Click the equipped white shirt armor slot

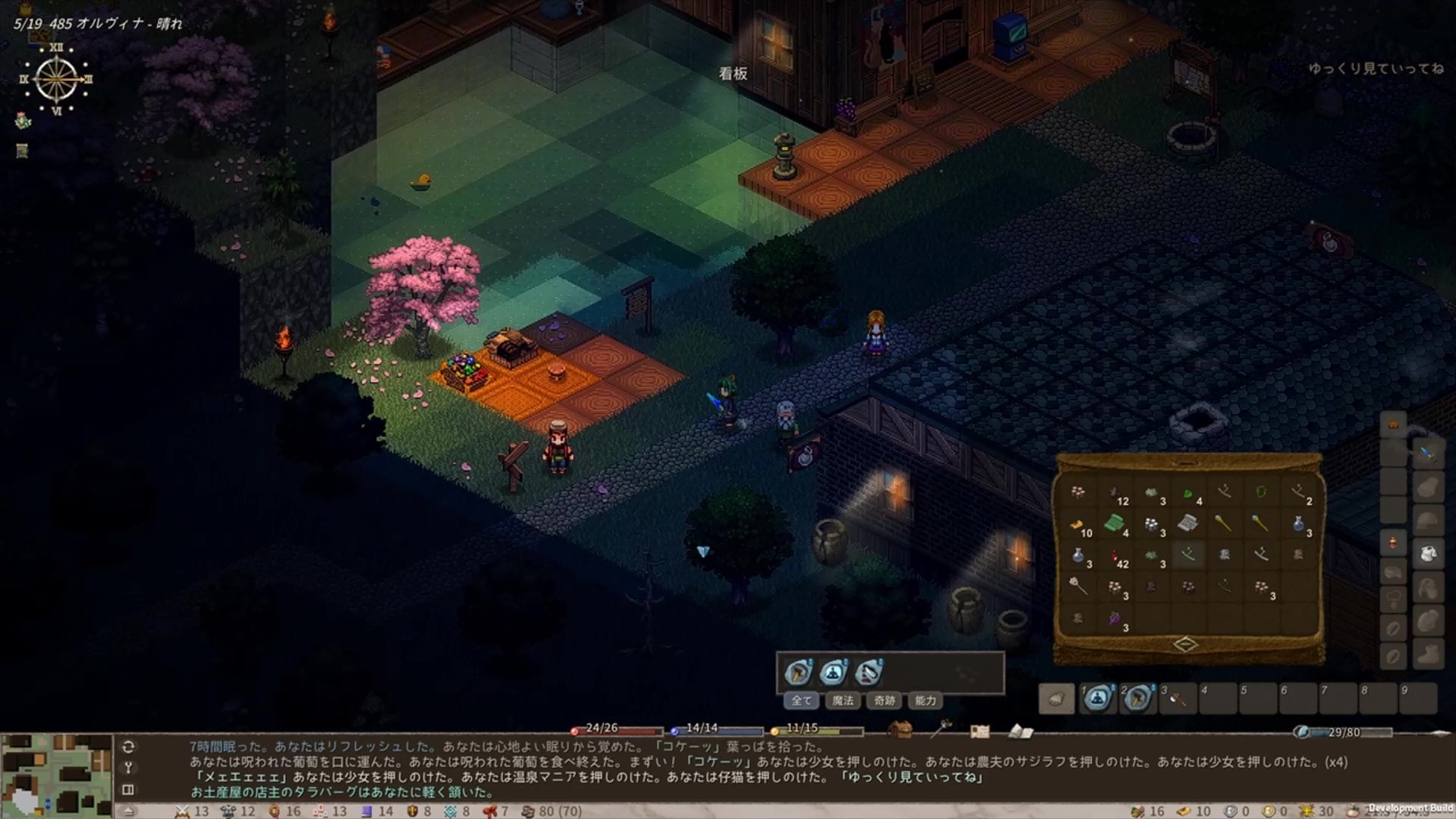pos(1427,554)
